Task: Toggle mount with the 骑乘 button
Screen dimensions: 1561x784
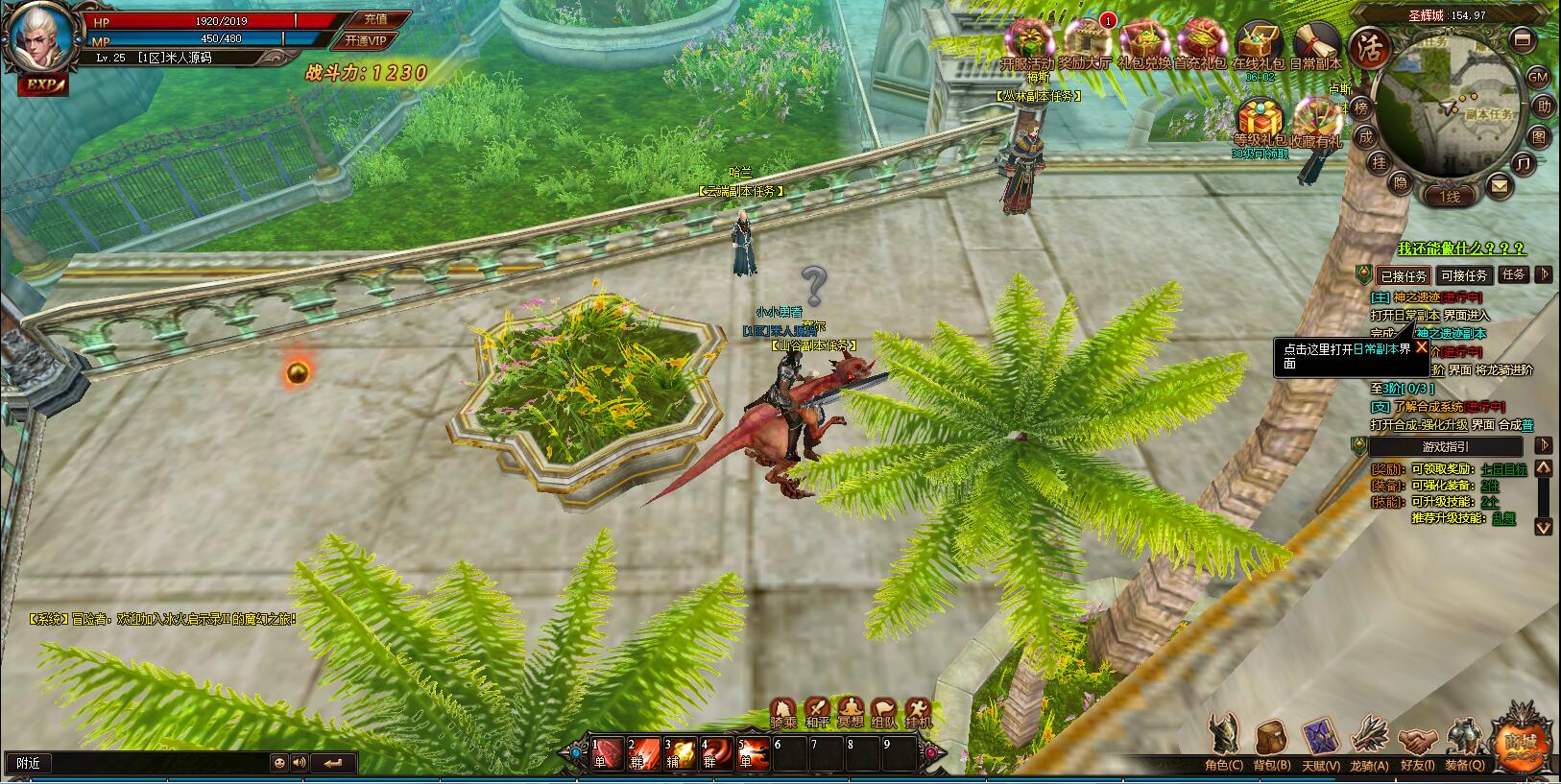Action: (784, 712)
